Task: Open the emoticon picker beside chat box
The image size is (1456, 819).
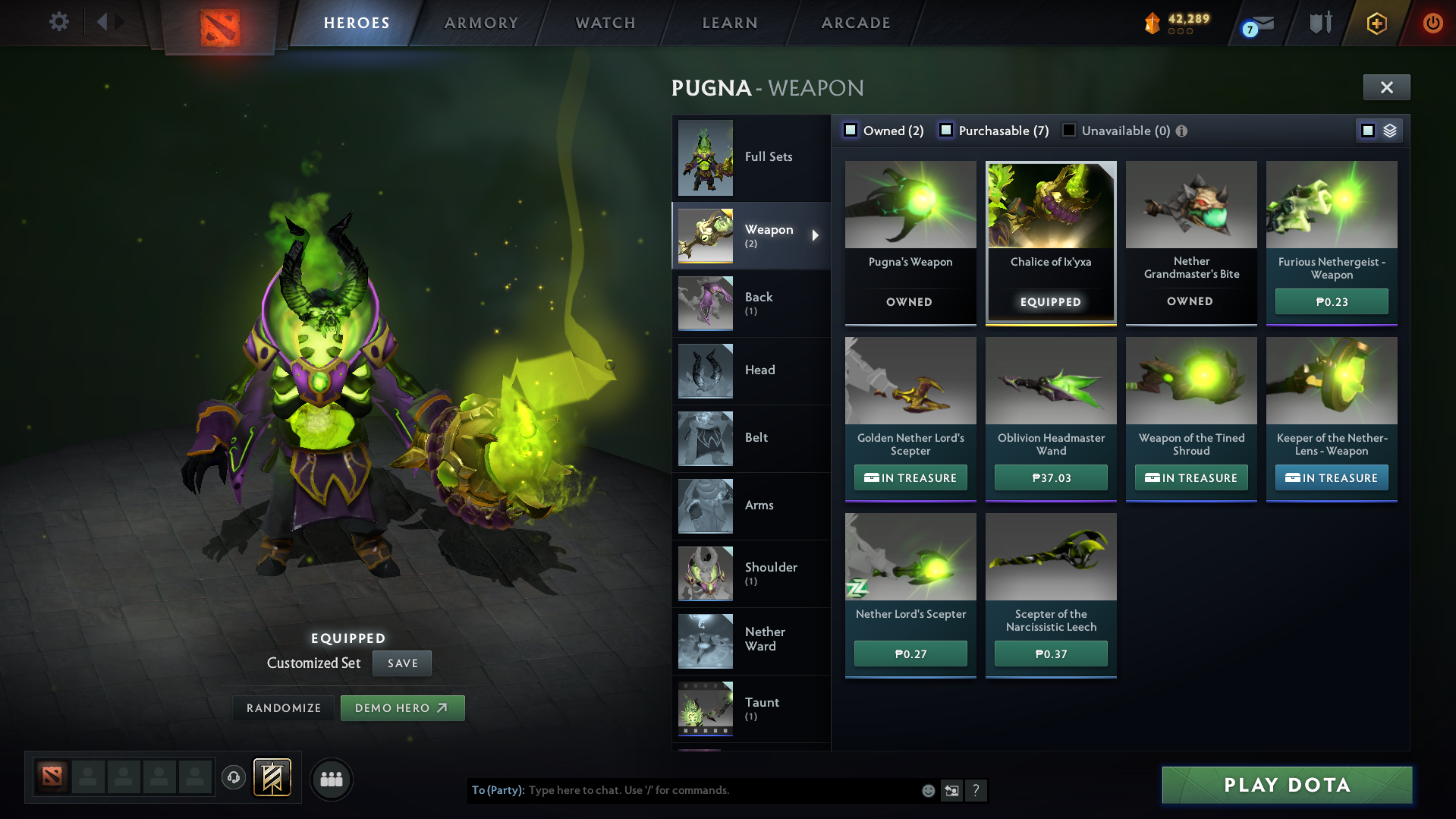Action: coord(927,790)
